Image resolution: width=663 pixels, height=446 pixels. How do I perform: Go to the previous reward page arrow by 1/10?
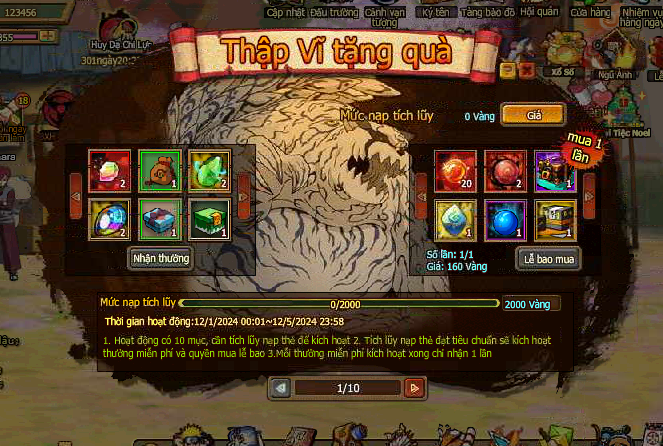point(281,387)
